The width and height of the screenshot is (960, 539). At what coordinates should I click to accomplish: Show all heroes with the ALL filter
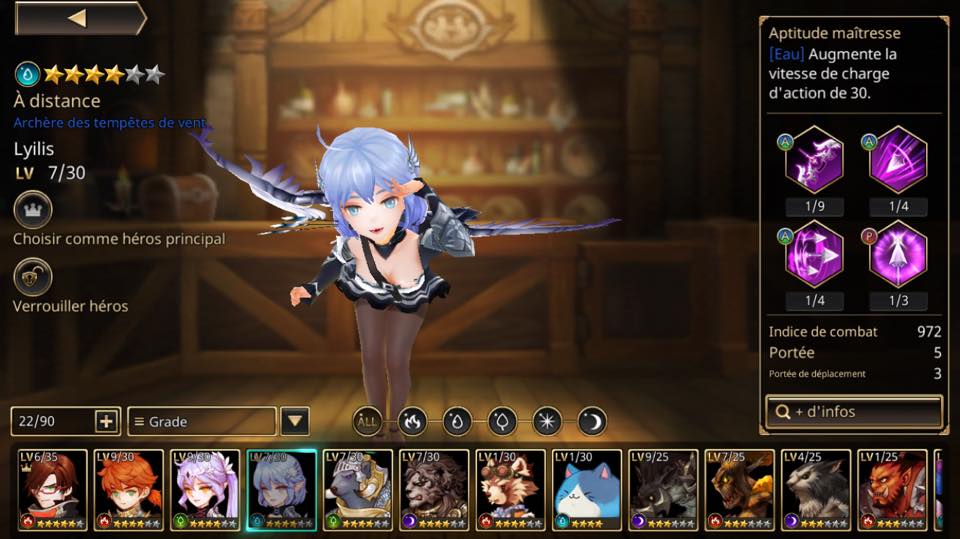tap(367, 421)
